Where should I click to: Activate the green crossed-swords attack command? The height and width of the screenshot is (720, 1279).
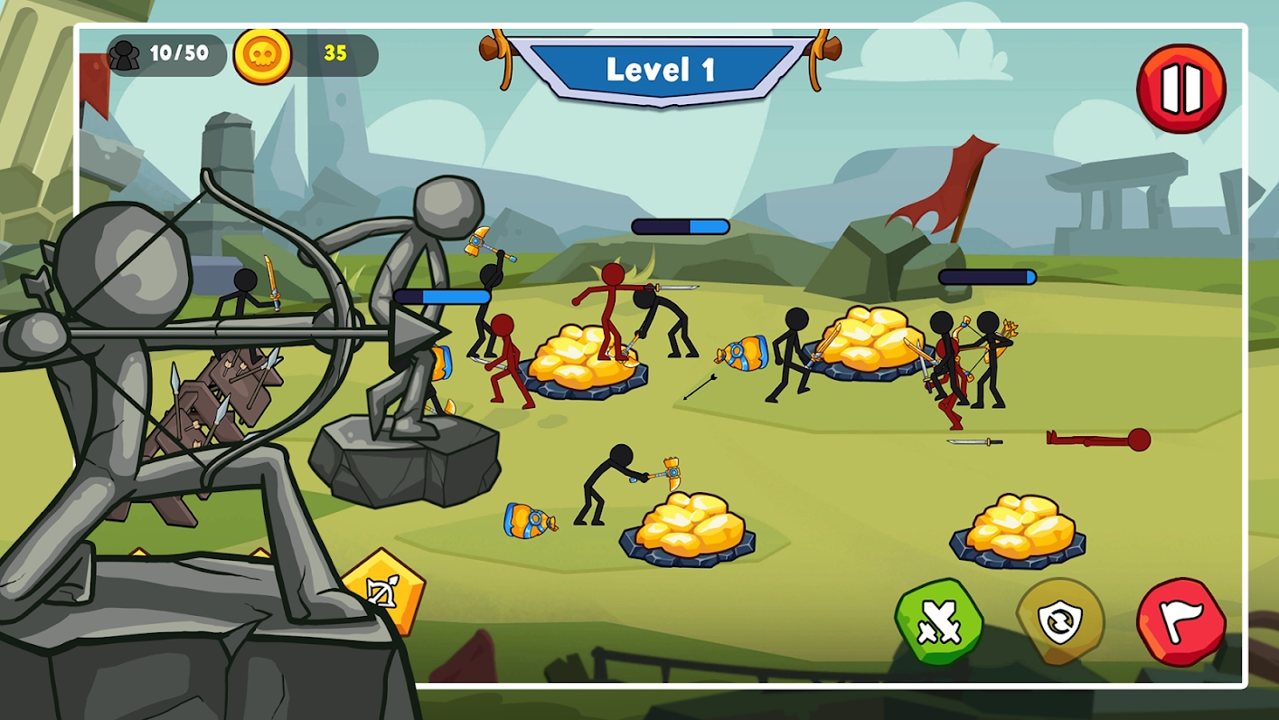[x=938, y=622]
